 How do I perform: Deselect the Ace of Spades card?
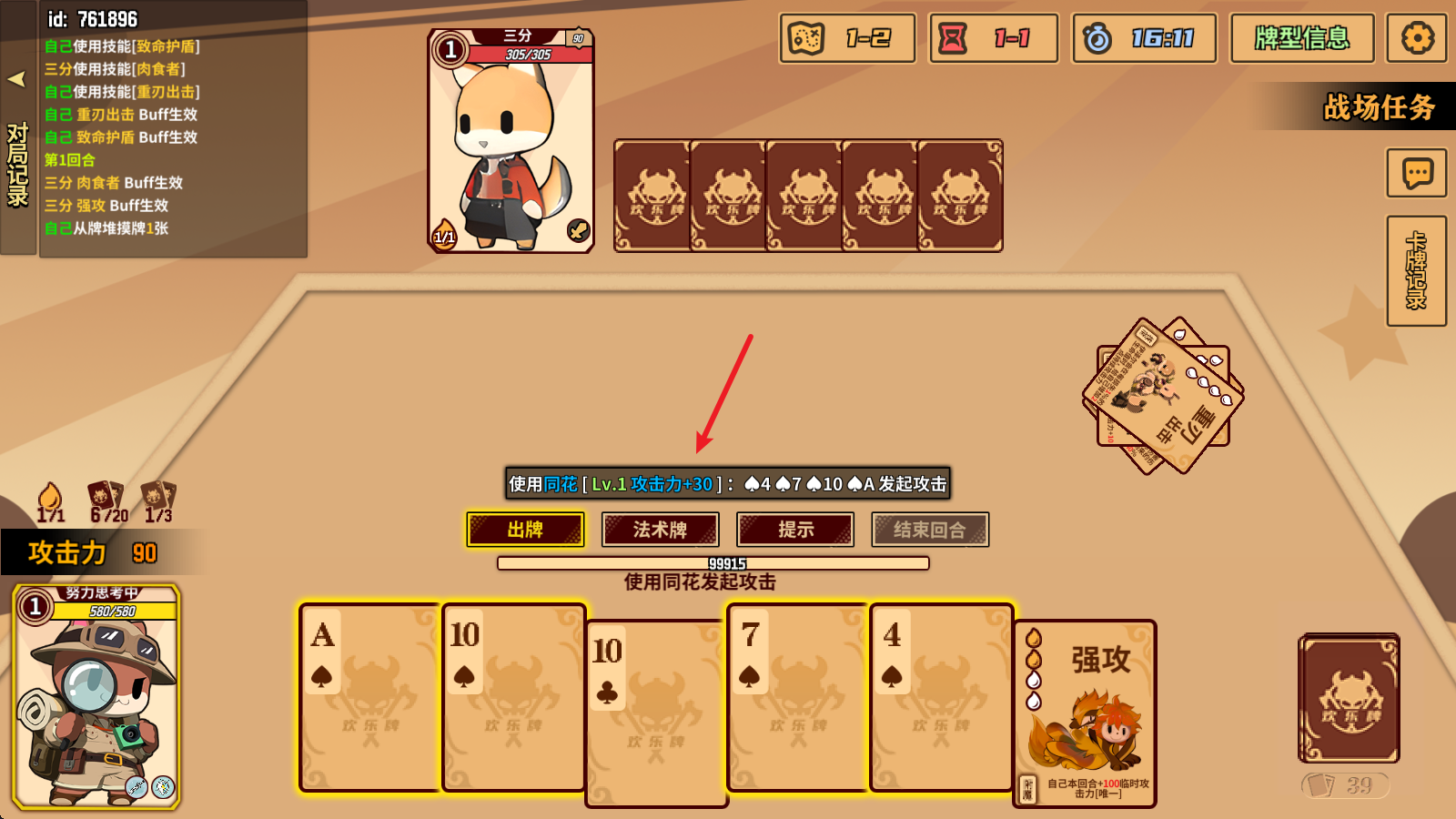coord(369,701)
